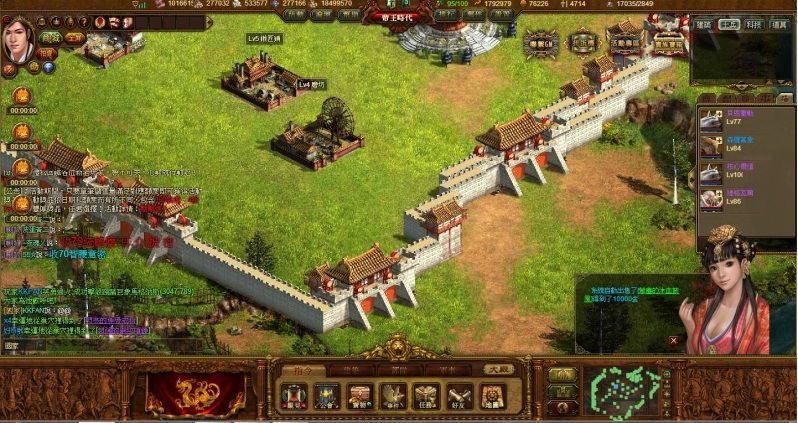Open the 活動專區 events button

pos(624,42)
